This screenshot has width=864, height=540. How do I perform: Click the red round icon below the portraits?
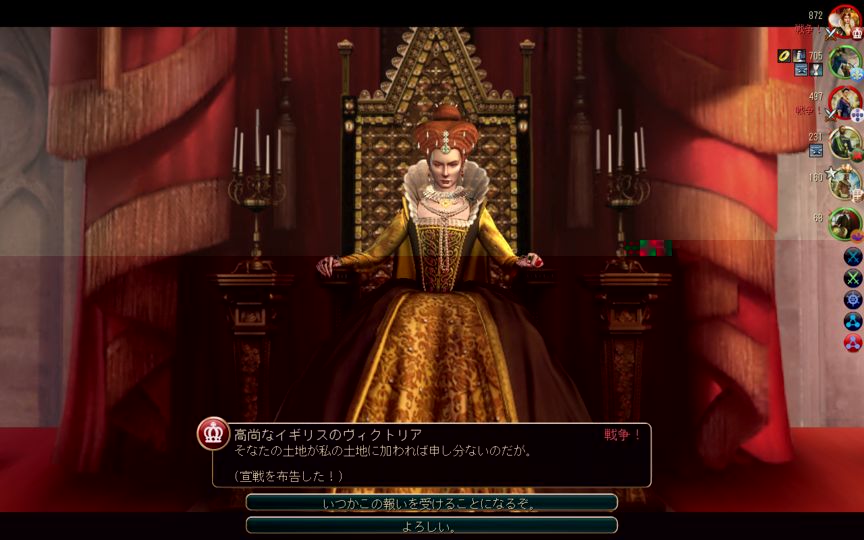(853, 343)
